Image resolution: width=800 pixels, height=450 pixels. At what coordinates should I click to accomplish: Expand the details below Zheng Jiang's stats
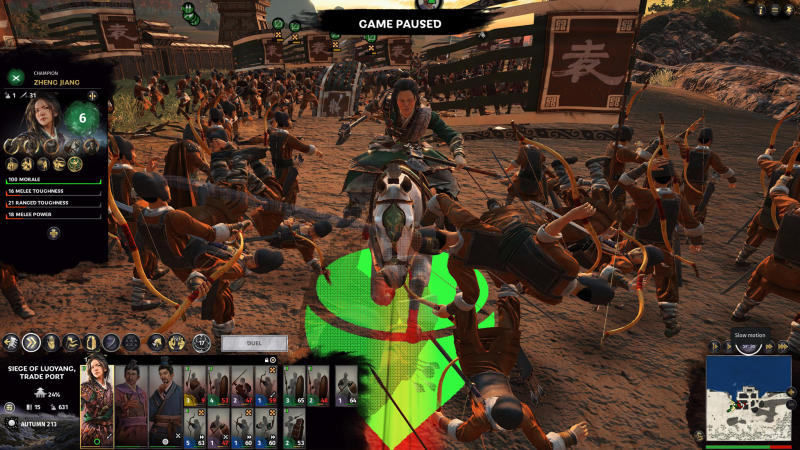point(54,233)
